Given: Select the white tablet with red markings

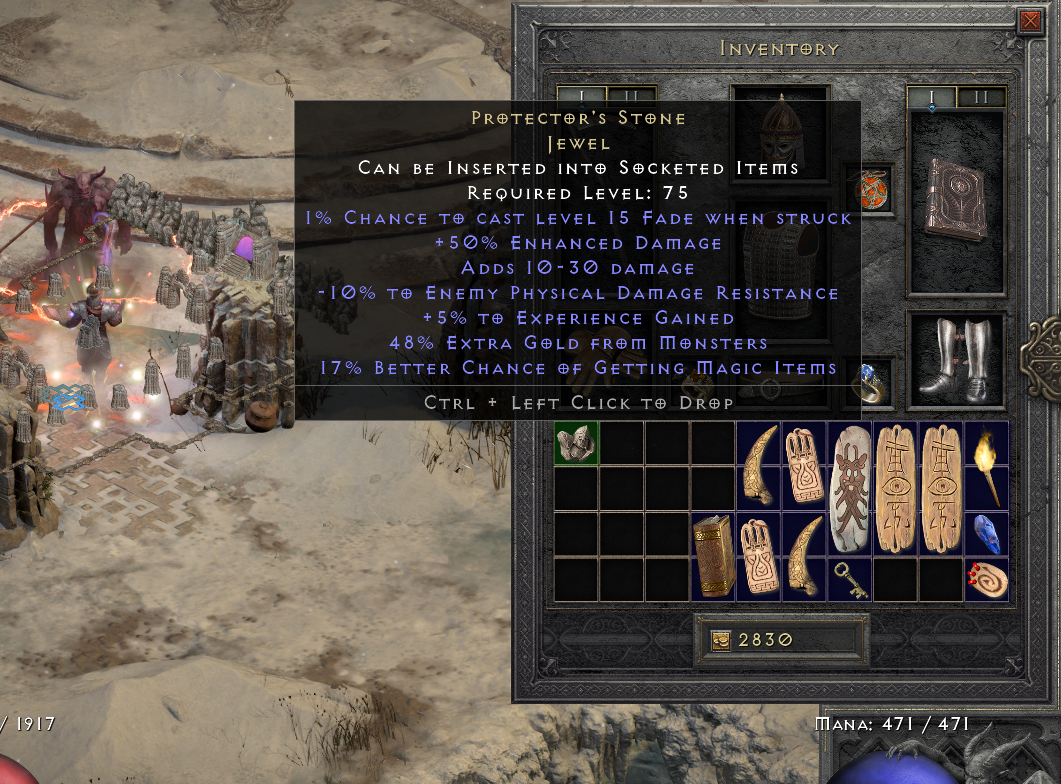Looking at the screenshot, I should tap(850, 490).
